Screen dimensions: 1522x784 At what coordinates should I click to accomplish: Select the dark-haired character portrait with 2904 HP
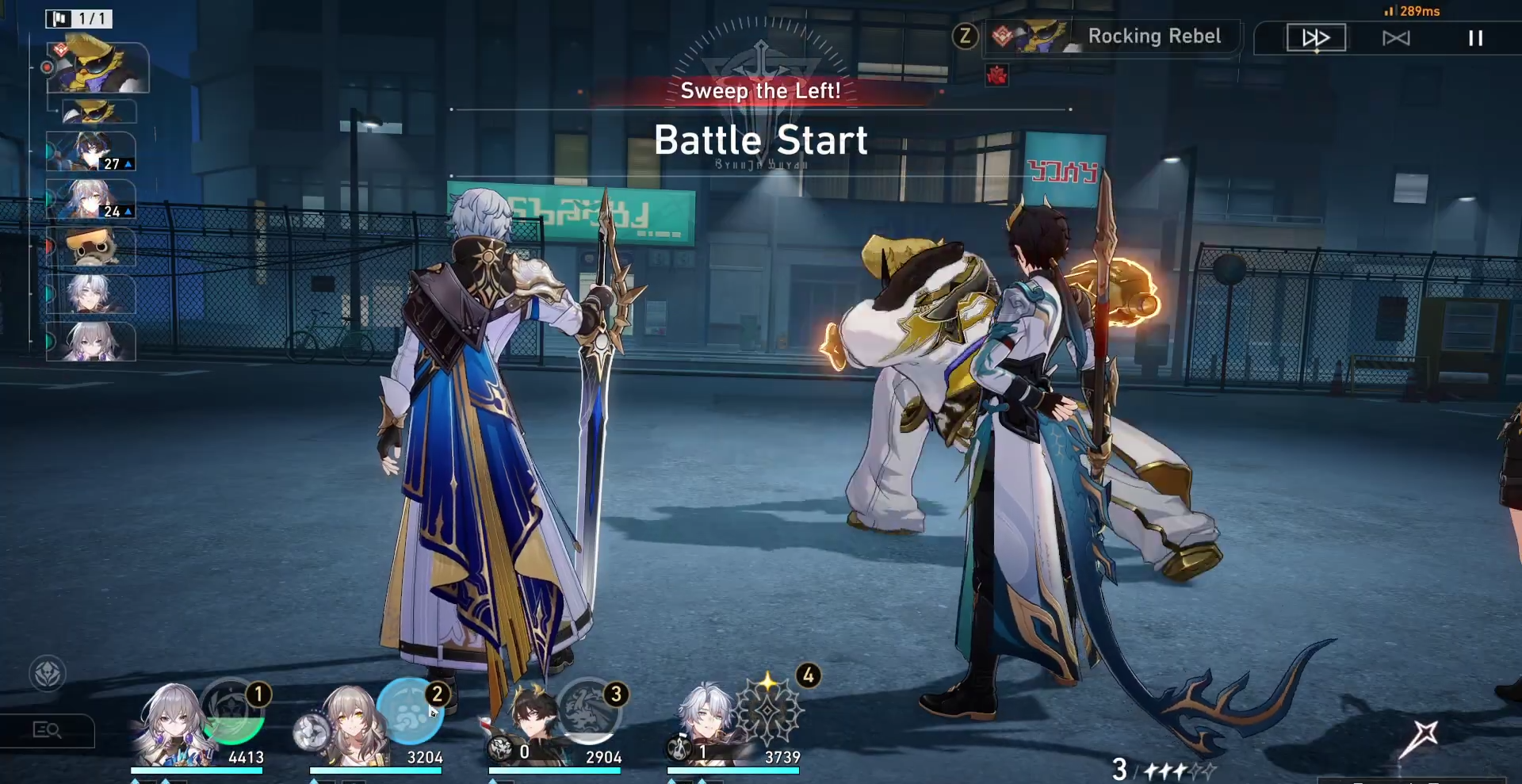point(529,723)
